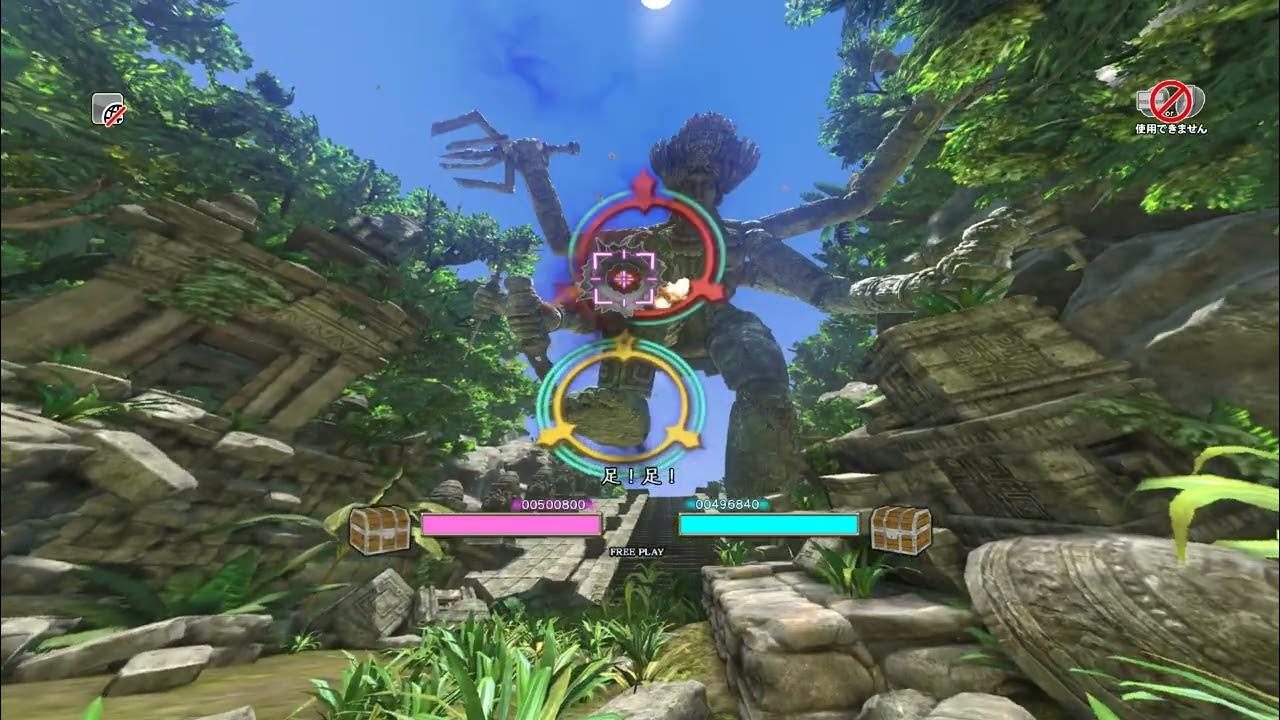
Task: Click the pink health gauge bar
Action: click(x=510, y=524)
